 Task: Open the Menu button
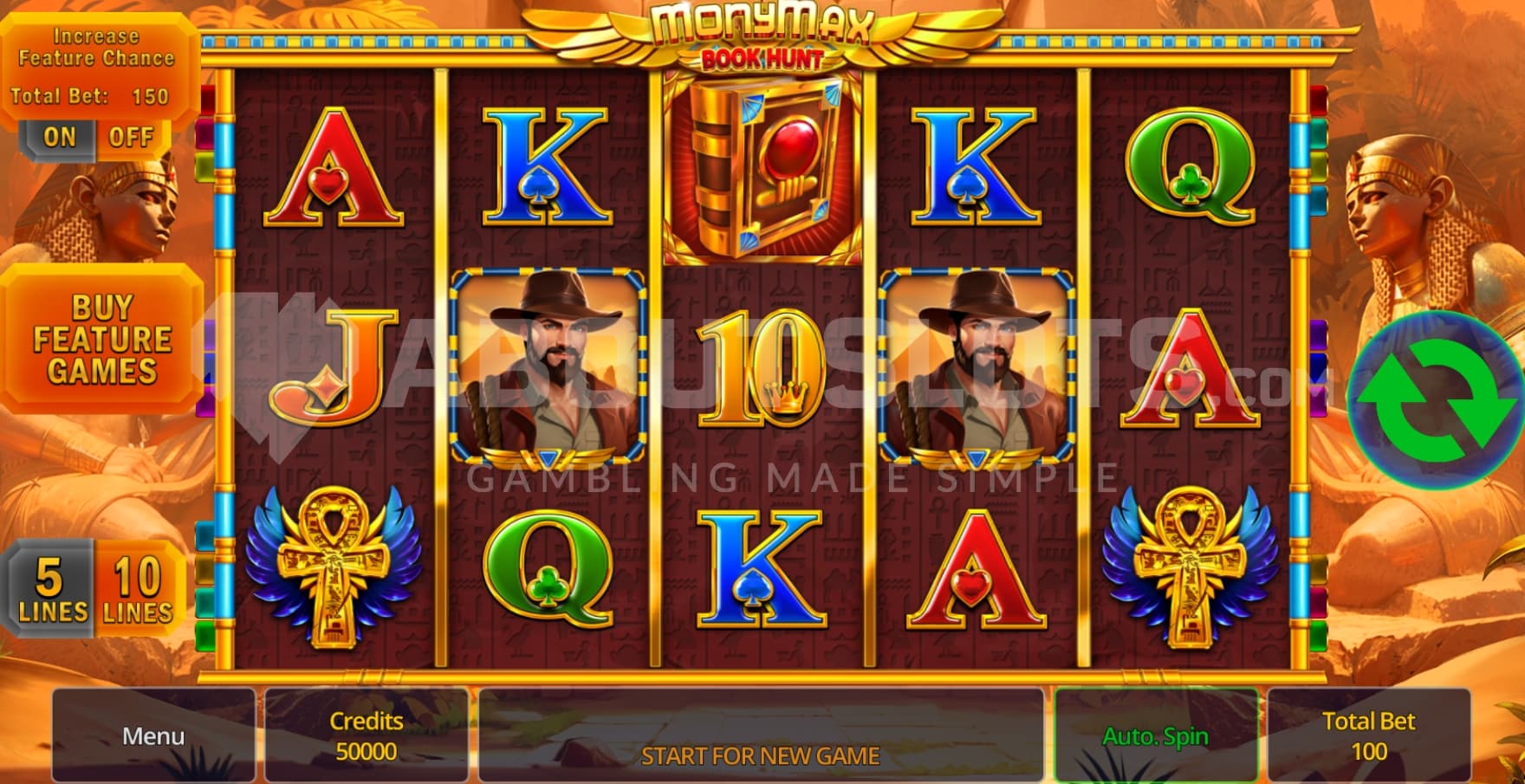point(153,735)
